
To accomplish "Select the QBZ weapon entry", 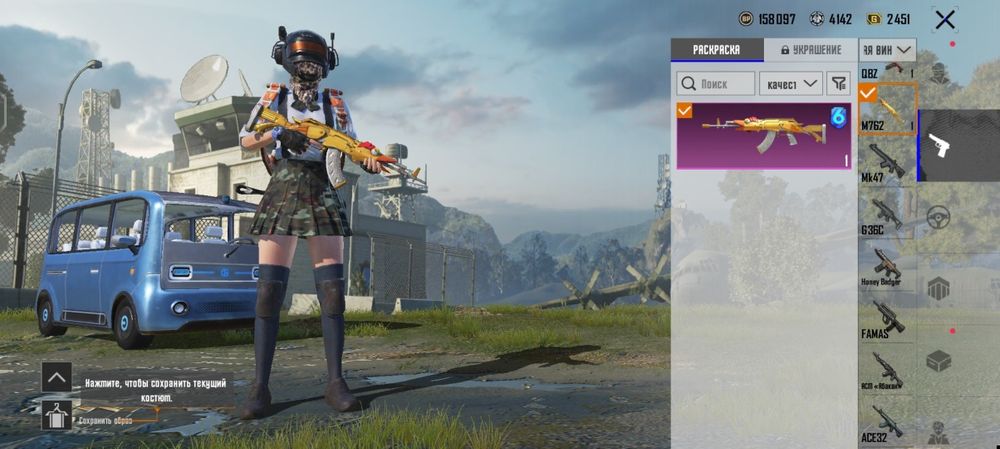I will (x=887, y=70).
